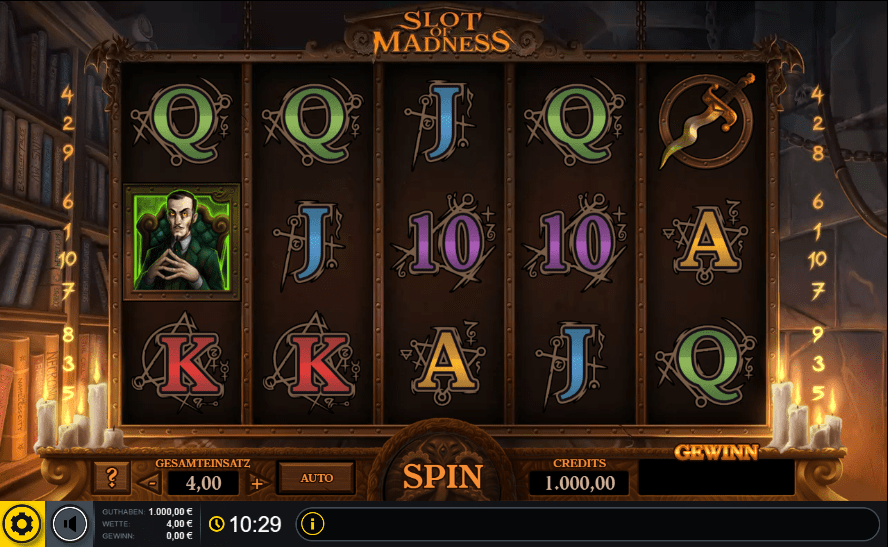Increase the total bet with the plus sign
The height and width of the screenshot is (547, 888).
point(256,484)
